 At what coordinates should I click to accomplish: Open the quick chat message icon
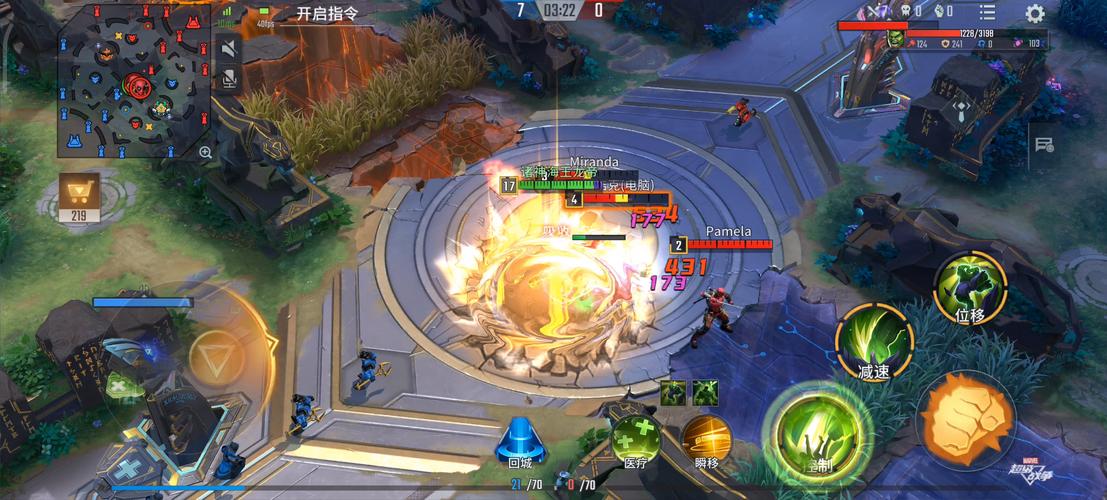1044,145
